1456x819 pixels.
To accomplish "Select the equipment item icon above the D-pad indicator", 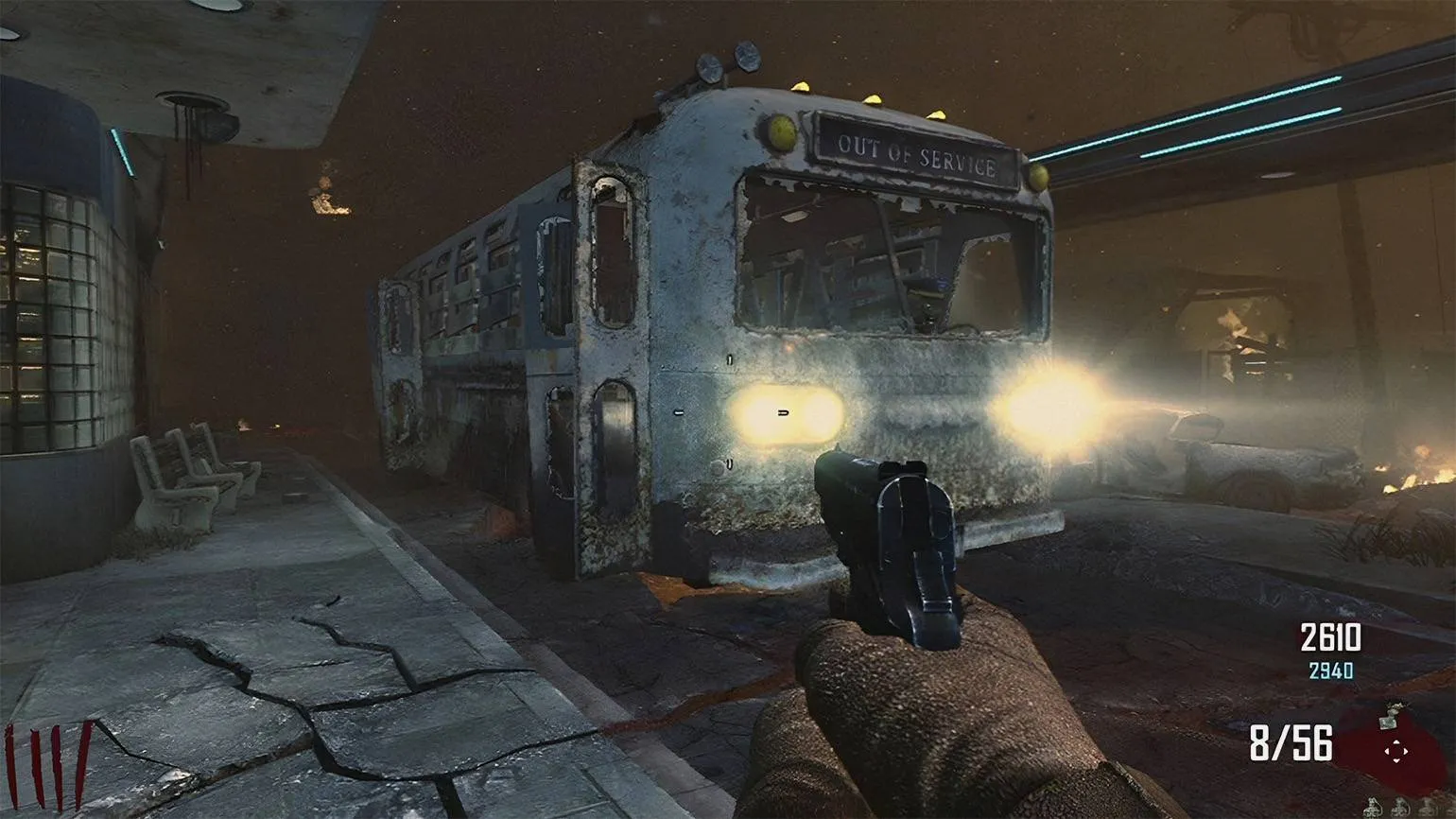I will tap(1388, 714).
